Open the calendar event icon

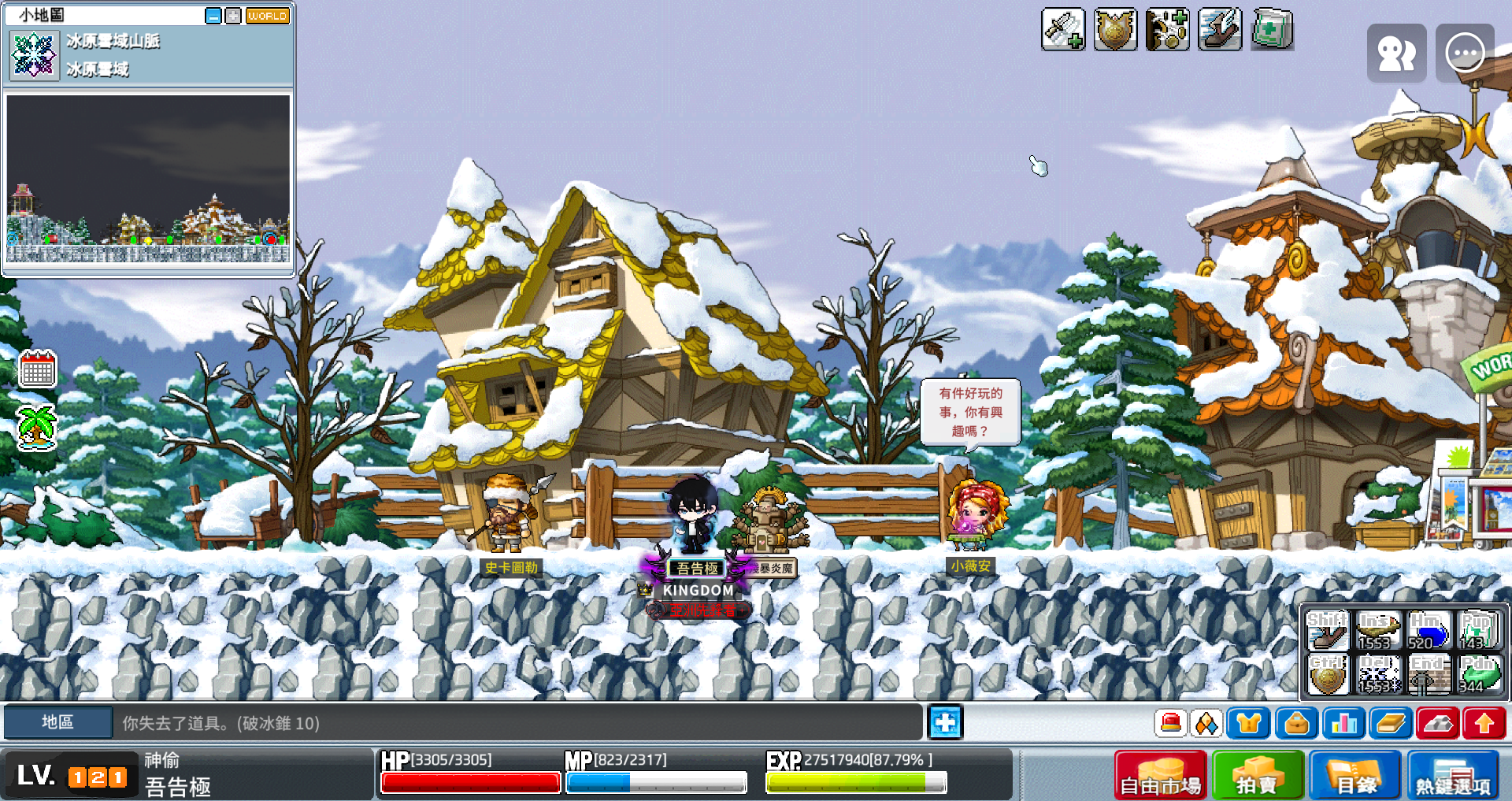tap(37, 369)
